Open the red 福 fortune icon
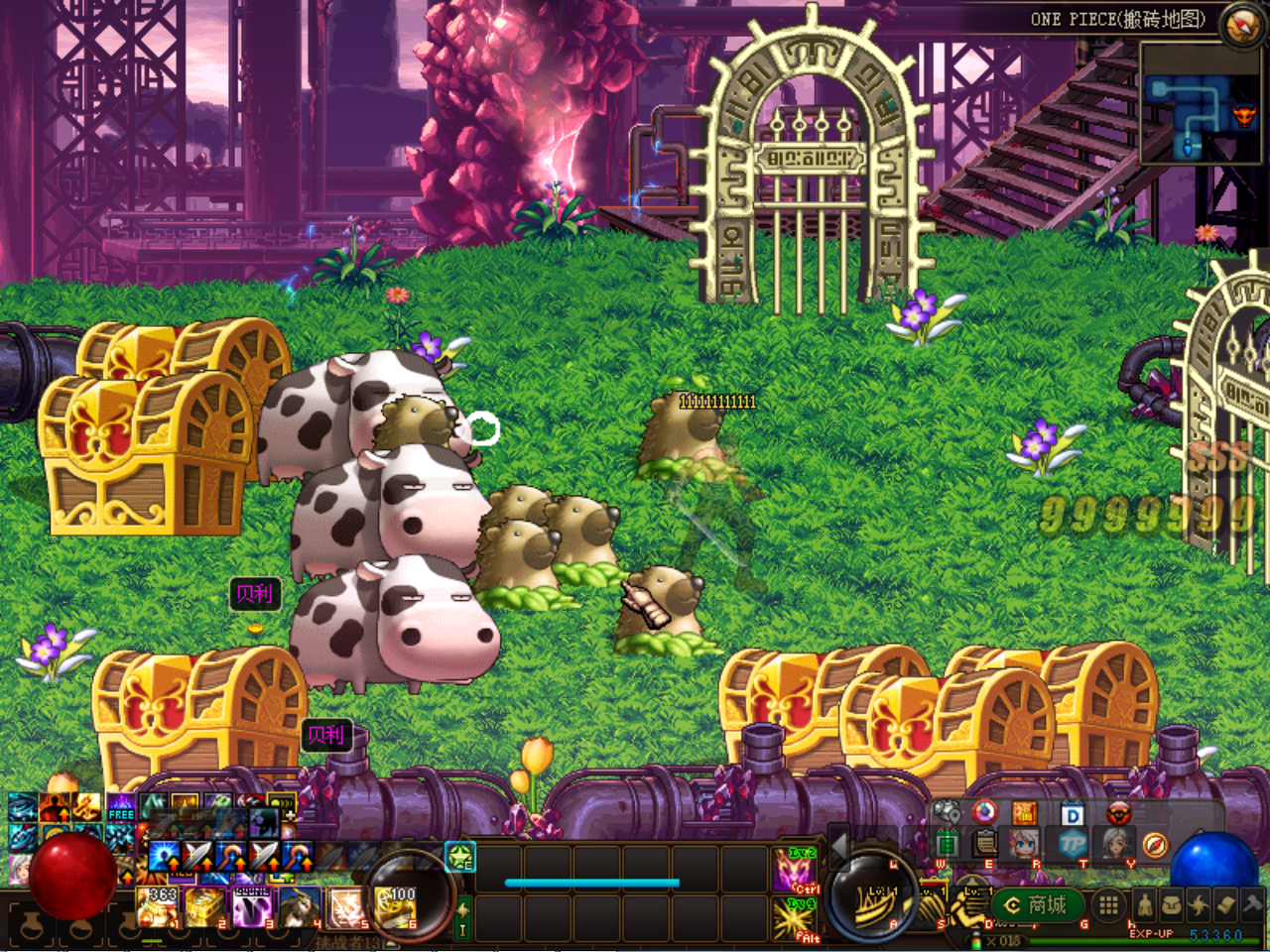 1024,814
